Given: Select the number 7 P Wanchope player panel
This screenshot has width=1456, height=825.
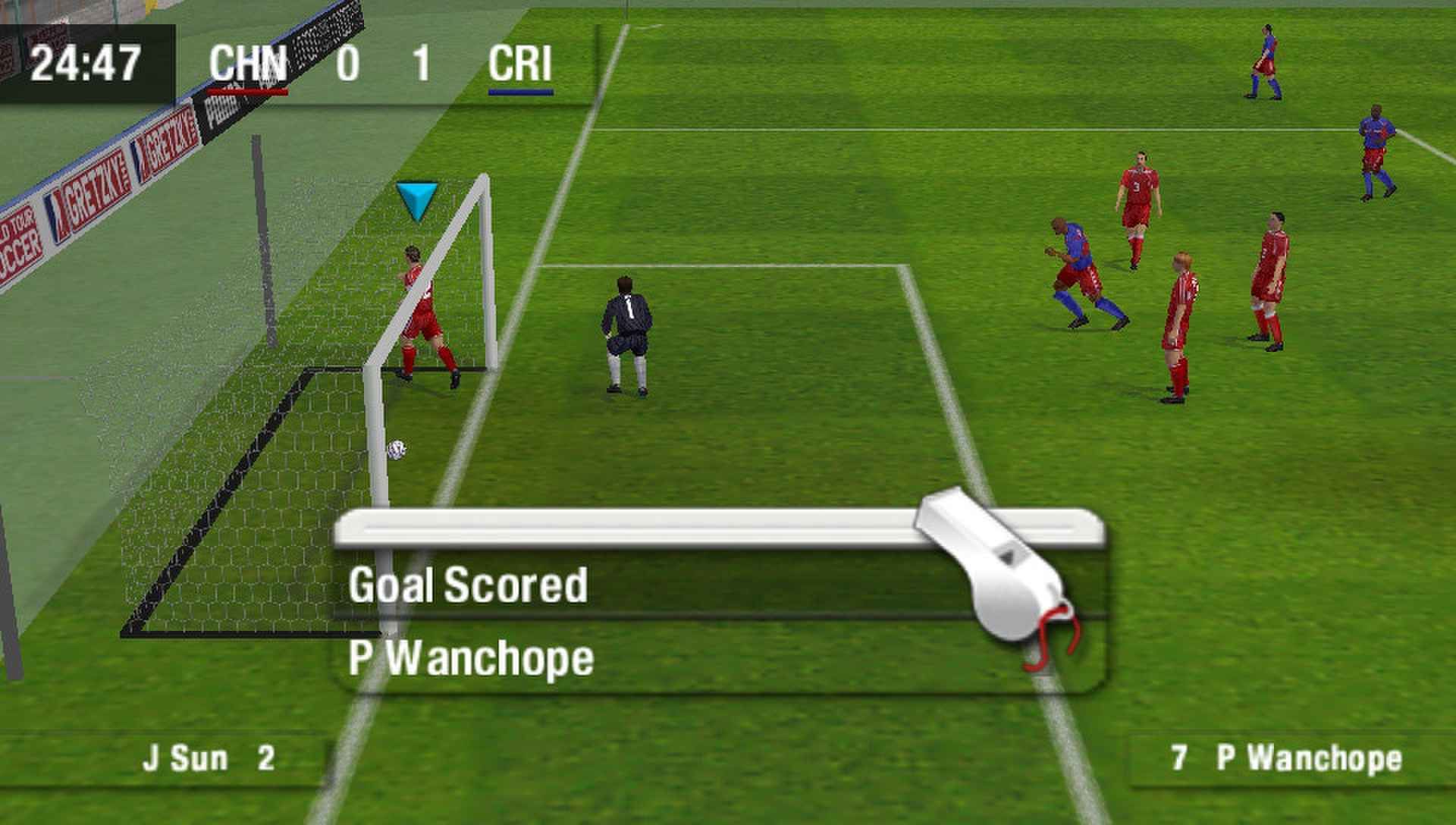Looking at the screenshot, I should tap(1286, 758).
